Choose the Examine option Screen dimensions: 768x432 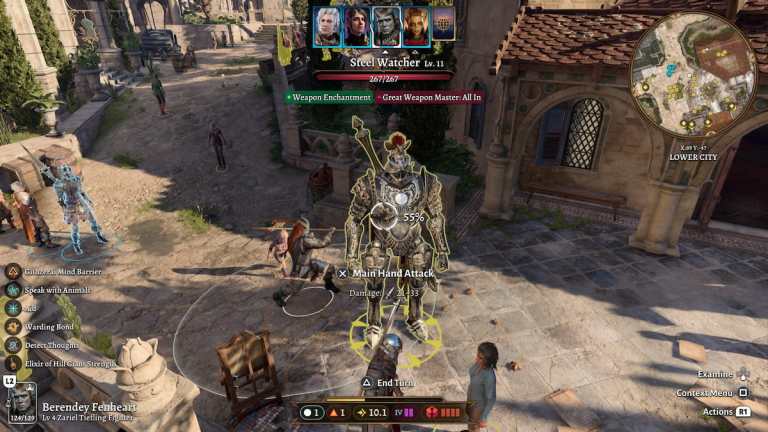721,374
